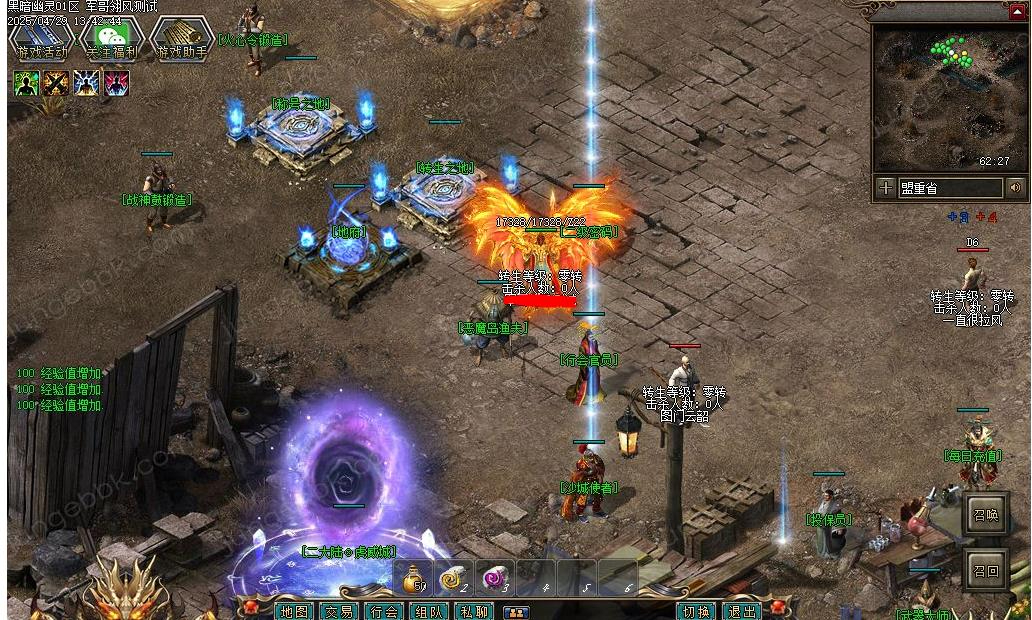Open the 行会 guild button
This screenshot has height=620, width=1032.
point(384,611)
